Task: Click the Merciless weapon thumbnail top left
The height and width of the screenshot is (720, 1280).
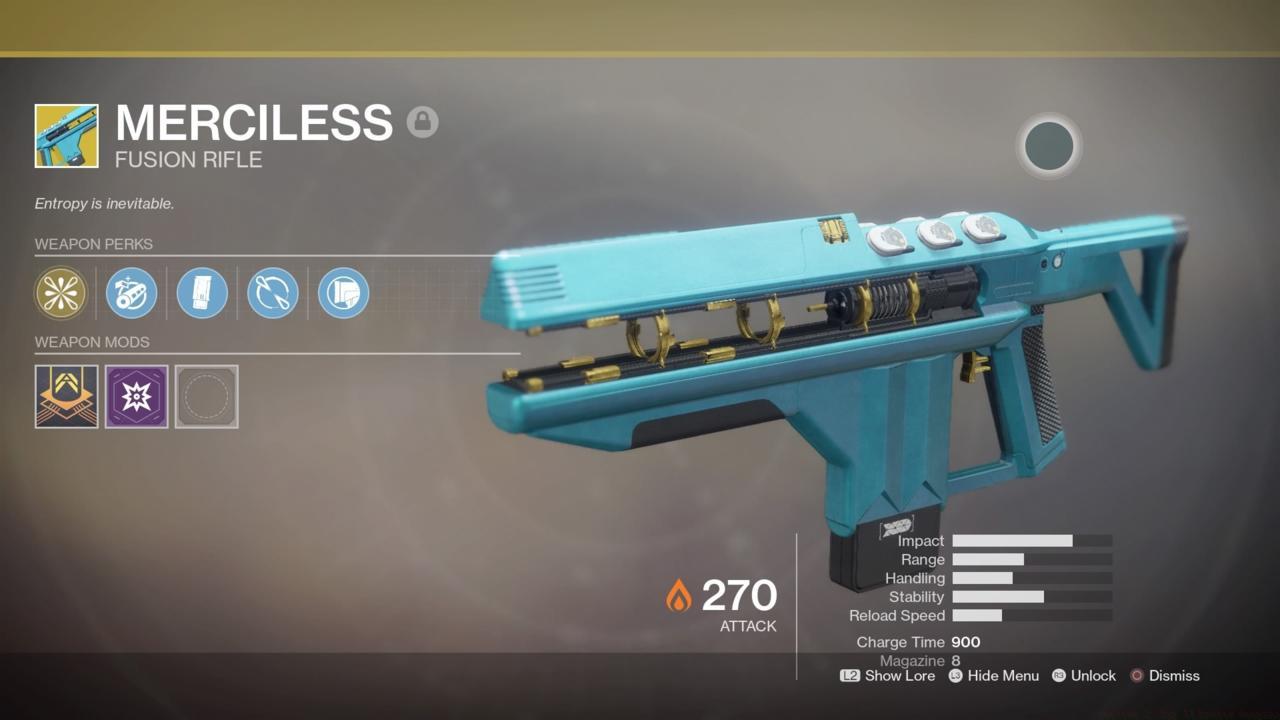Action: (x=66, y=136)
